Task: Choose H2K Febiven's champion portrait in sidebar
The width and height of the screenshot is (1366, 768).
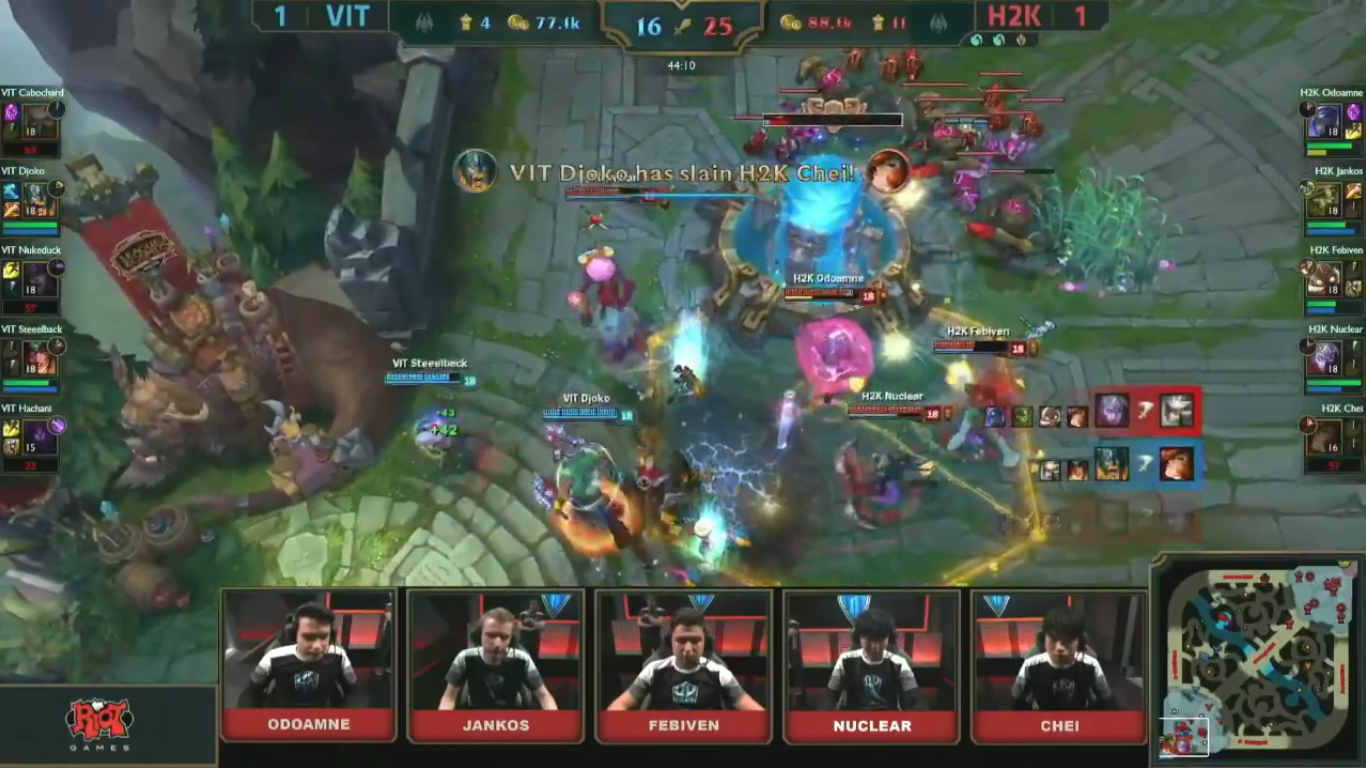Action: tap(1325, 277)
